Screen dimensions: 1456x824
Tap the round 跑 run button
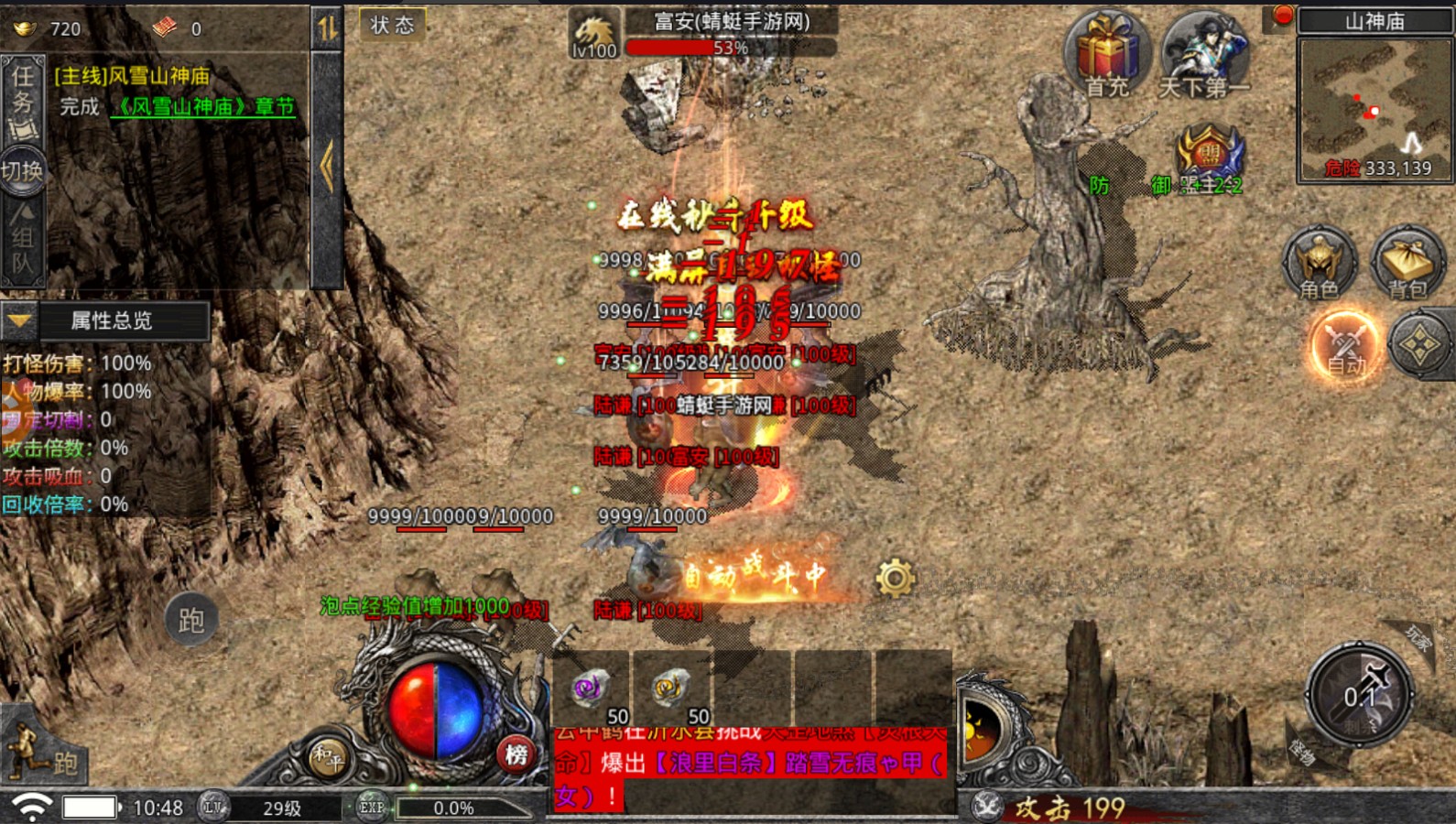click(190, 620)
